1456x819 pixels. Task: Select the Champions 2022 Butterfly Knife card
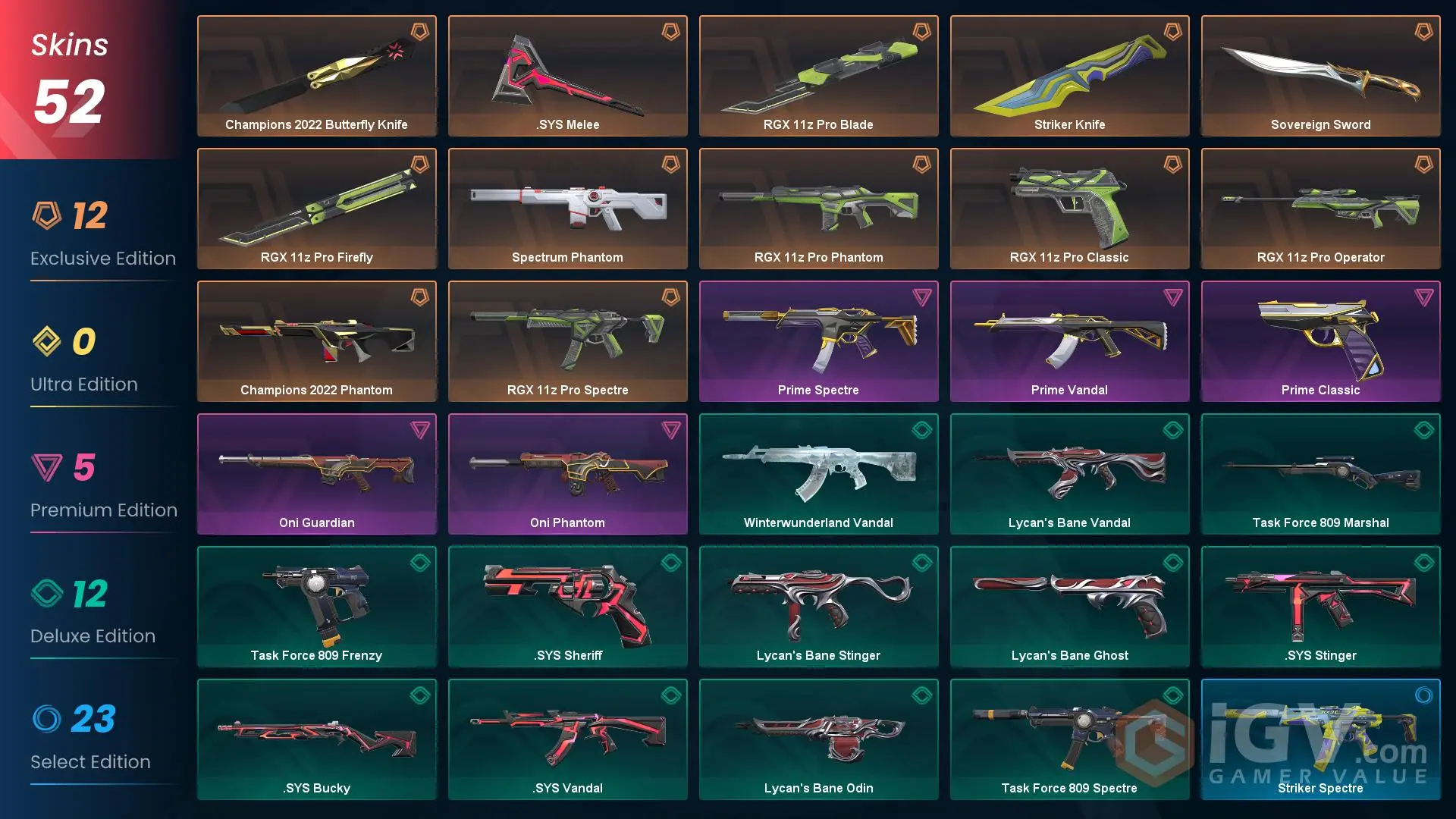click(x=316, y=76)
